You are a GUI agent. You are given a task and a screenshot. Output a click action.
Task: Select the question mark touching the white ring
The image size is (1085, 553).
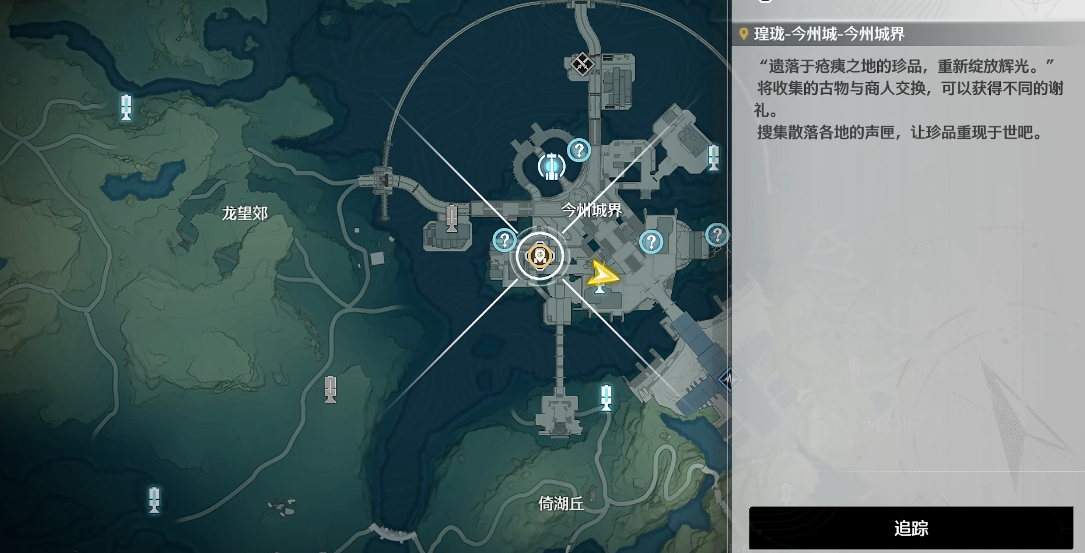[x=504, y=240]
